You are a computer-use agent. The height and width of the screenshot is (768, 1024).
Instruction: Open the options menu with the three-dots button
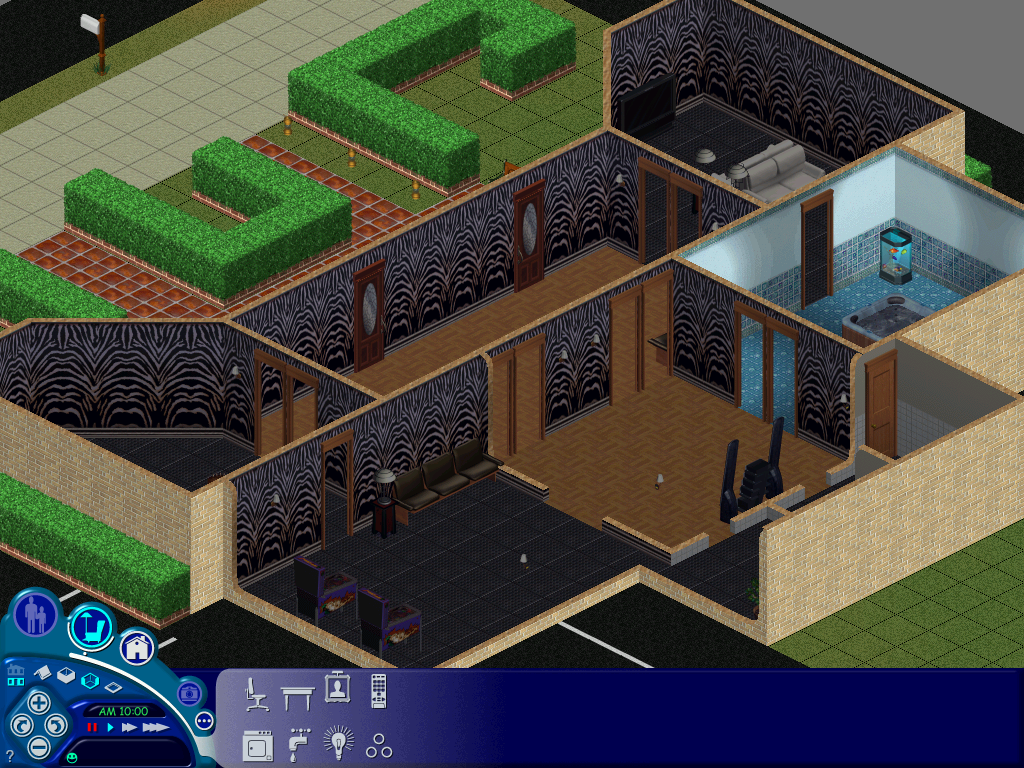(205, 720)
